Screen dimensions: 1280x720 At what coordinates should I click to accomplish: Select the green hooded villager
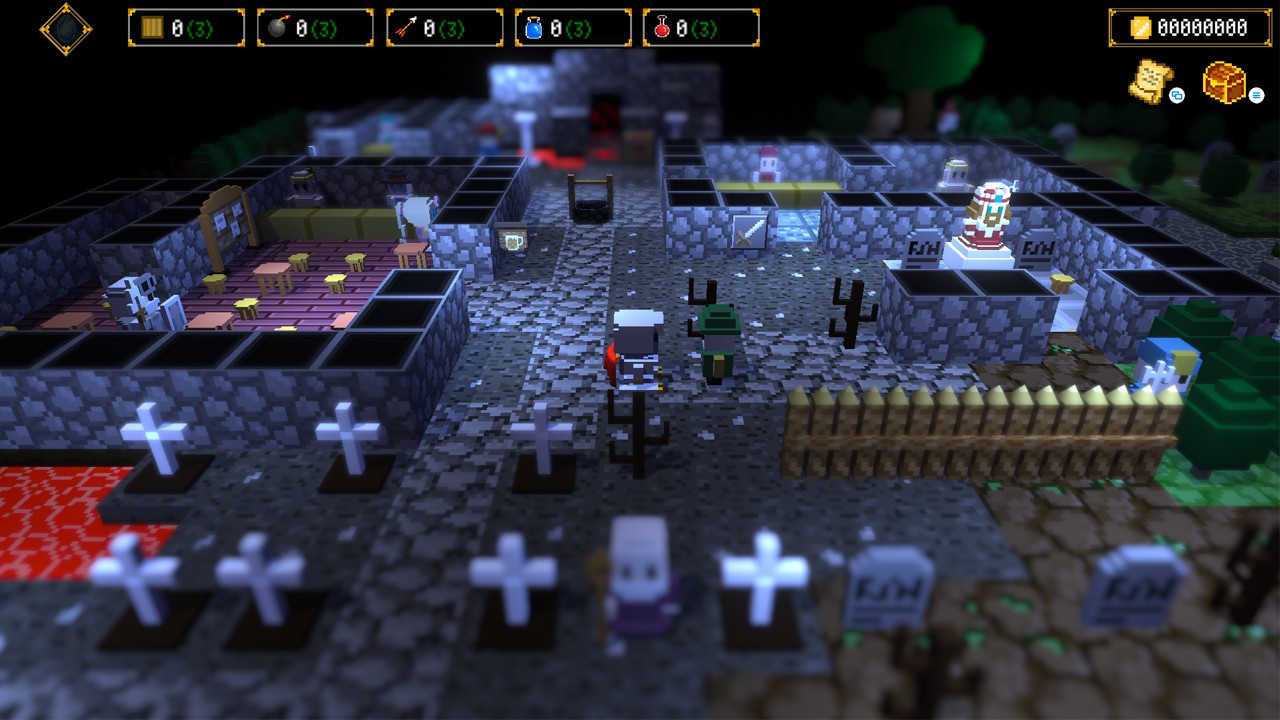pyautogui.click(x=717, y=340)
